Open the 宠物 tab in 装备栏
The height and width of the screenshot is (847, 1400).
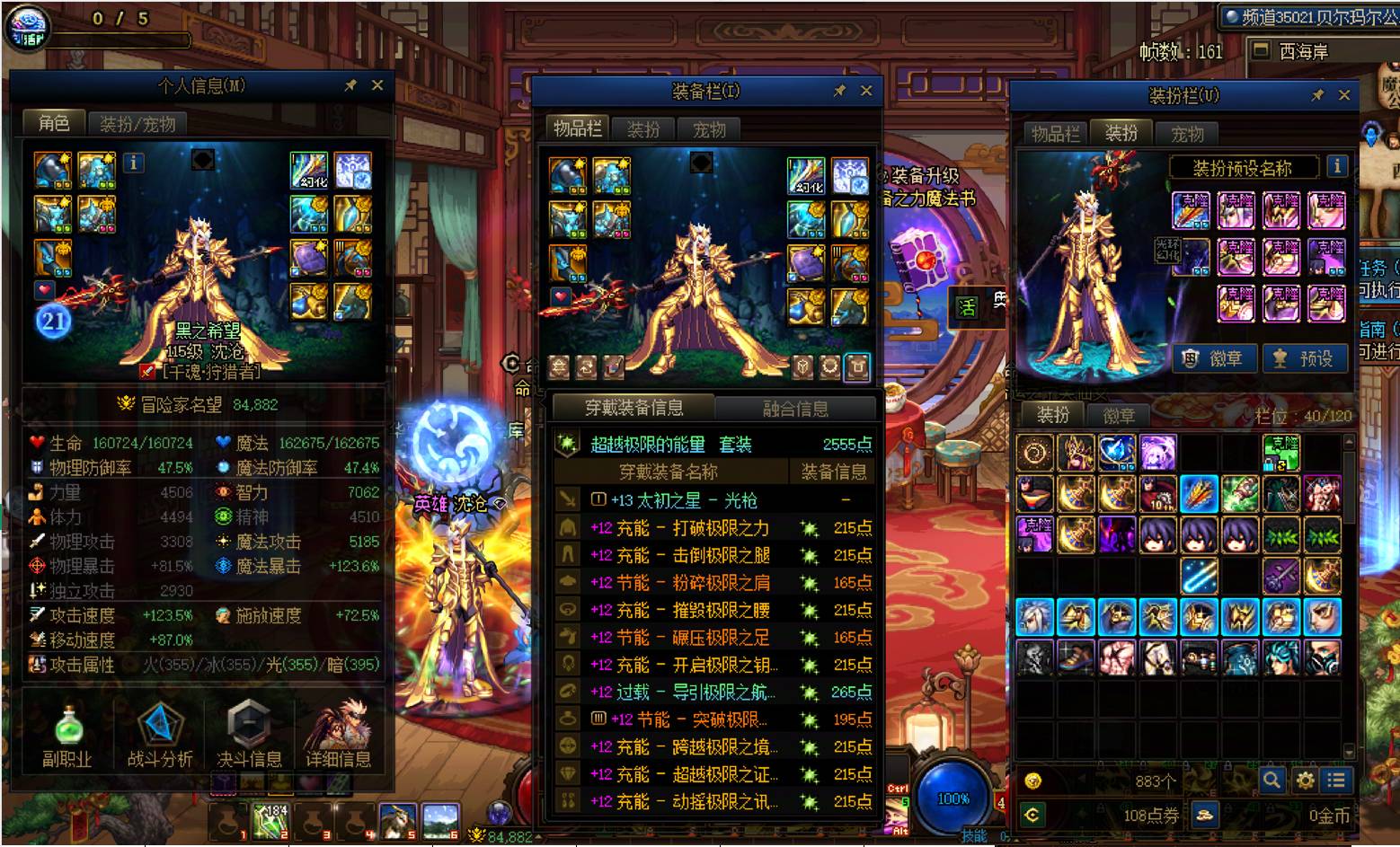tap(709, 129)
